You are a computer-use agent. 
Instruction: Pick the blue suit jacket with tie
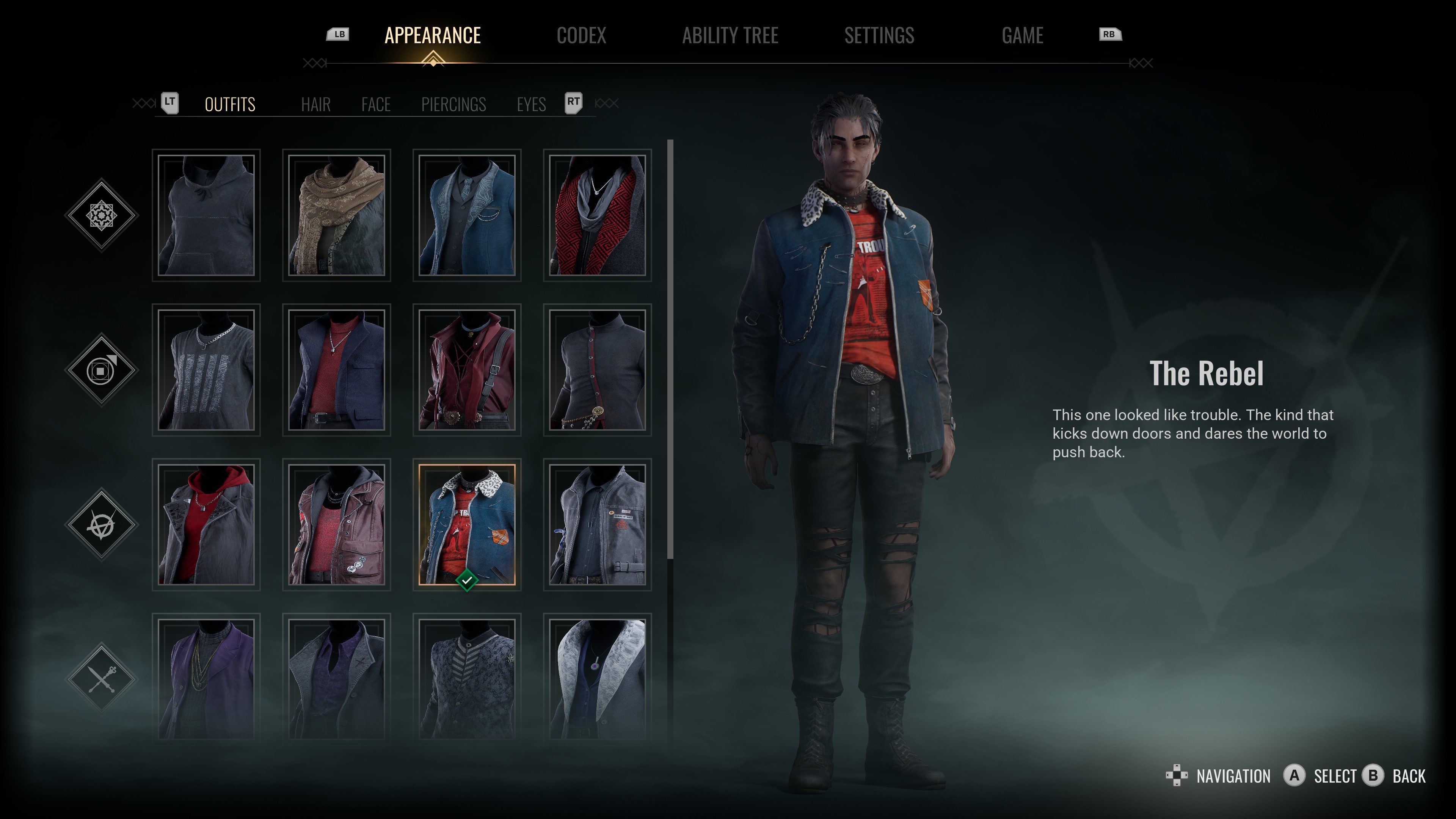pos(467,215)
